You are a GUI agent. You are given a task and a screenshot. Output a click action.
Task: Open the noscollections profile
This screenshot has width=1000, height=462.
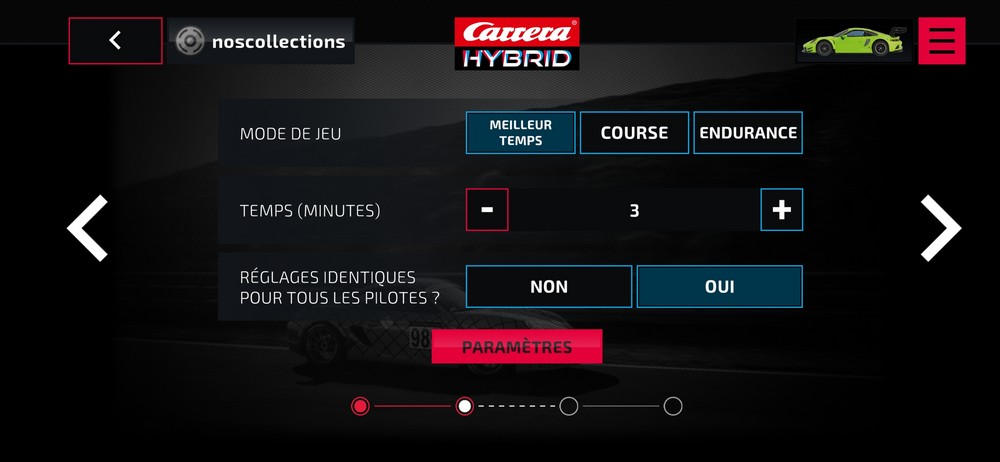pyautogui.click(x=261, y=41)
